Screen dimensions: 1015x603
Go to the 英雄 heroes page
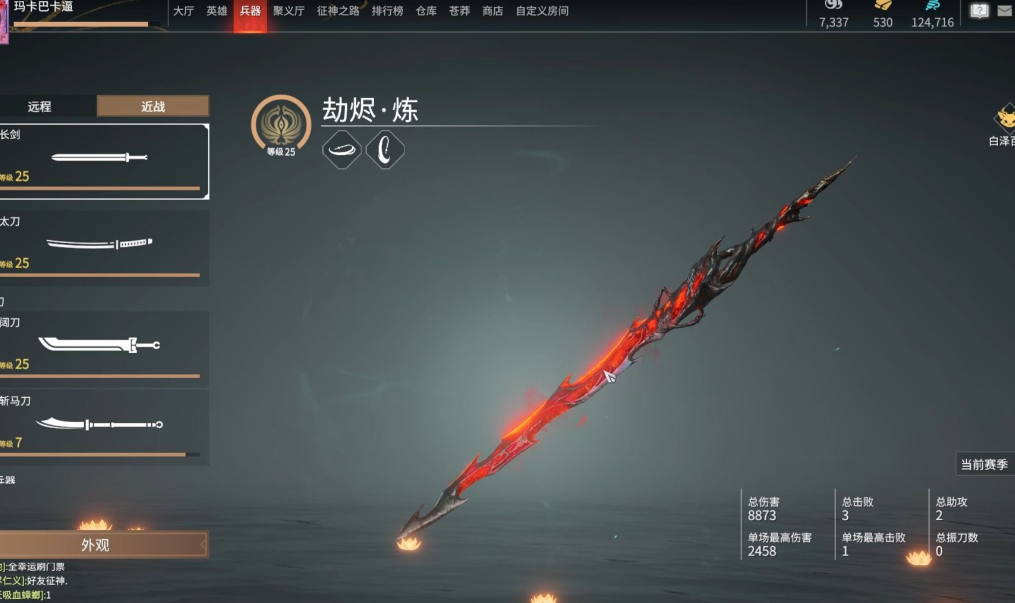pos(217,11)
